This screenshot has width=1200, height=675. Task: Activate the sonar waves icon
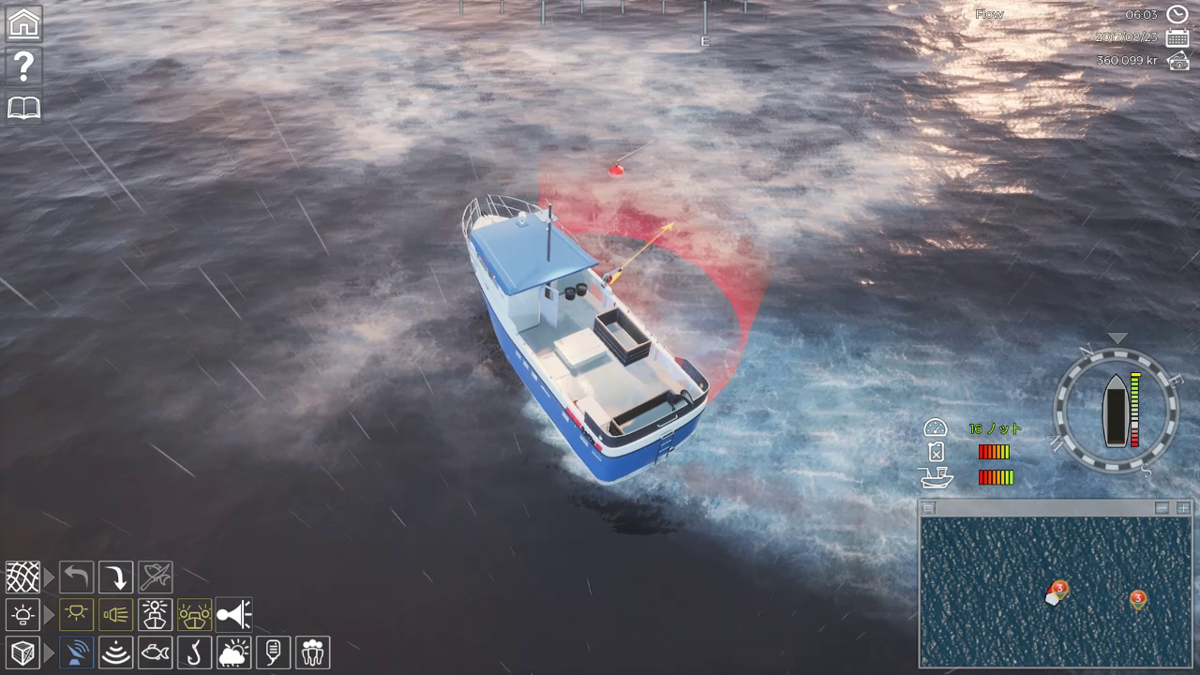coord(116,653)
